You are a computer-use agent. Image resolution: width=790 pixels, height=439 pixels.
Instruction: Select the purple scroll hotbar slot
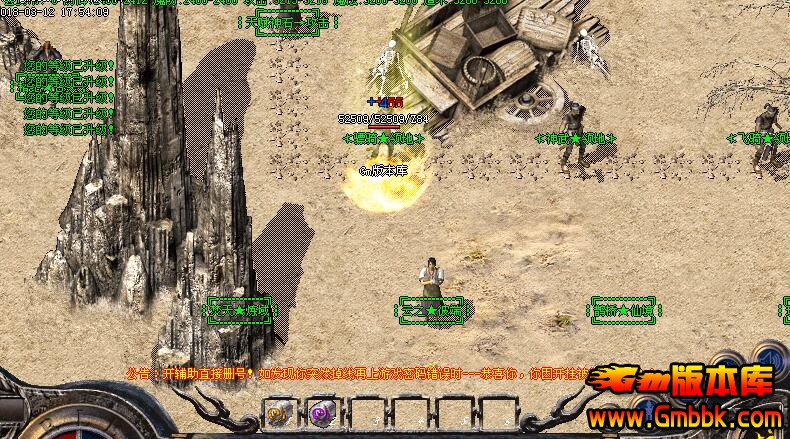[x=320, y=412]
